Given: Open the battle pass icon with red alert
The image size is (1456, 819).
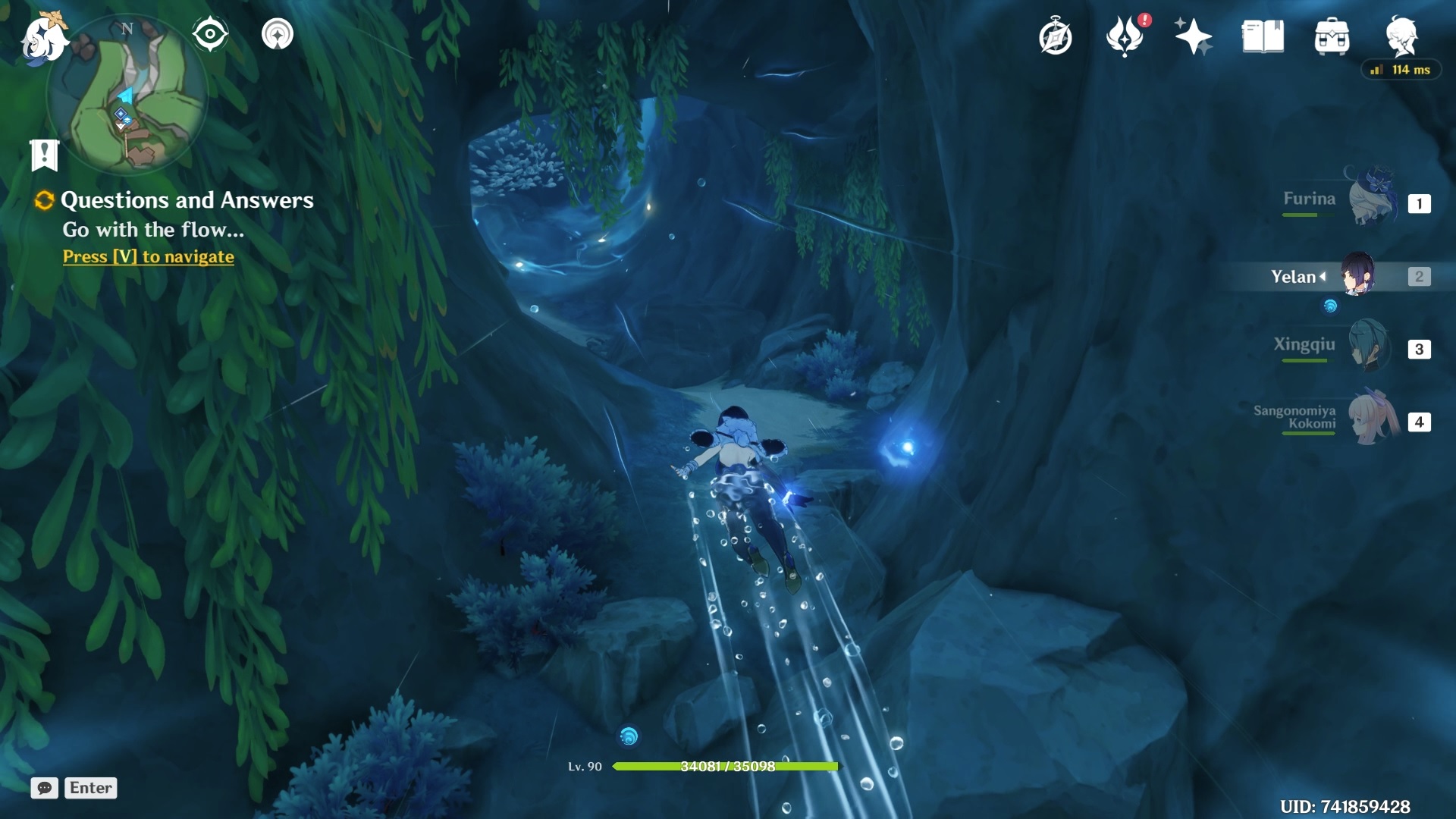Looking at the screenshot, I should pyautogui.click(x=1125, y=36).
